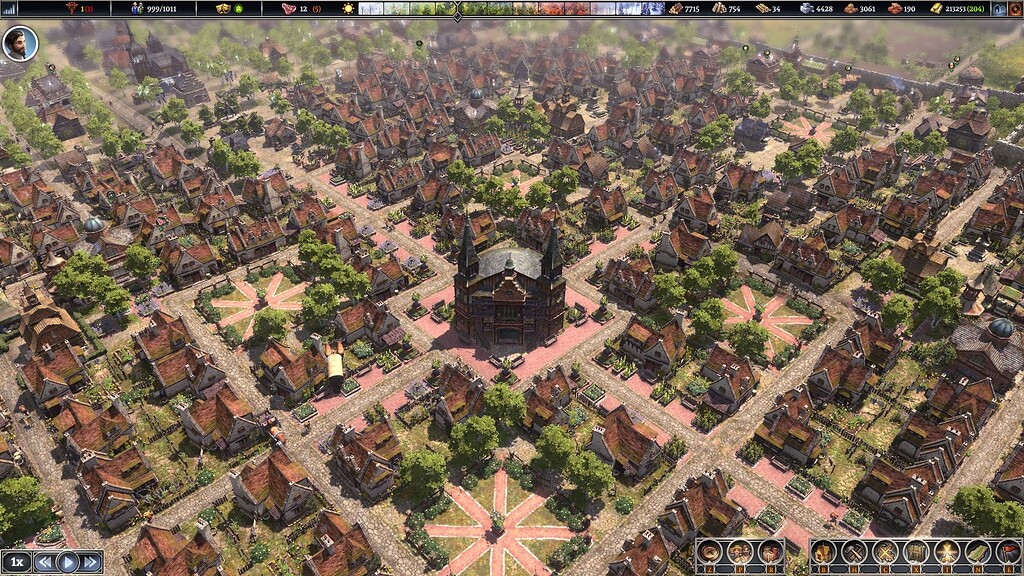The width and height of the screenshot is (1024, 576).
Task: Open the red gift boxes menu
Action: click(x=769, y=552)
